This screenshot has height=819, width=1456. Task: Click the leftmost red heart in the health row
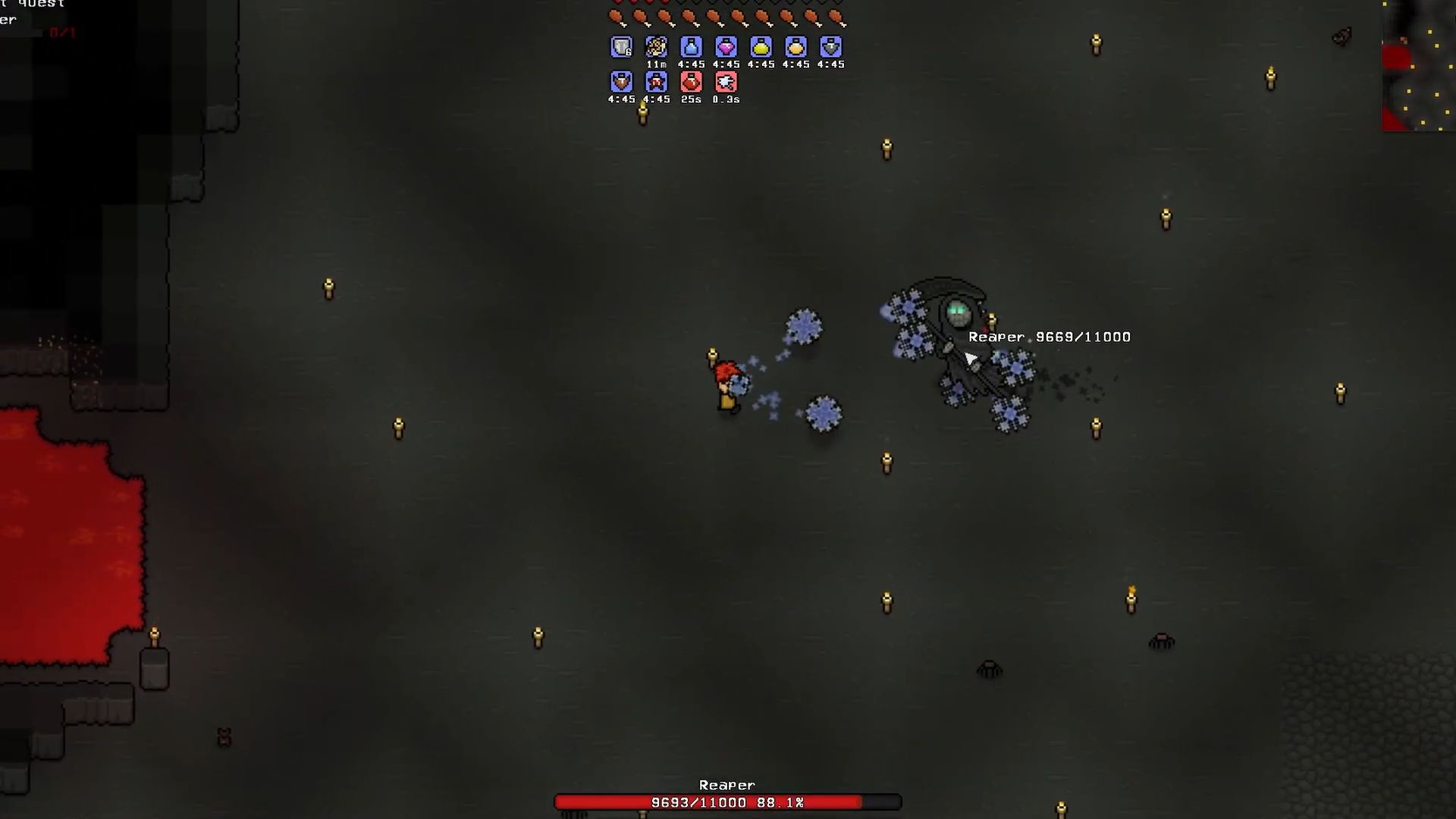pyautogui.click(x=617, y=2)
